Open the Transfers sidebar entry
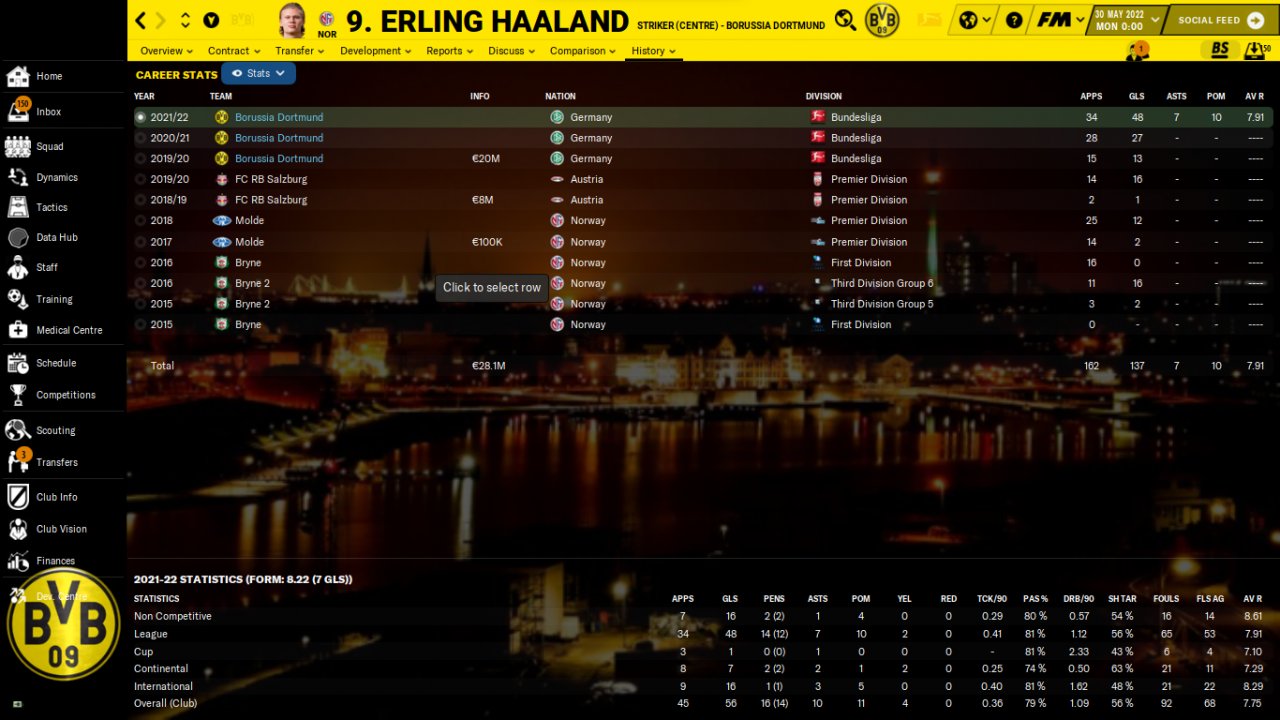 tap(56, 462)
